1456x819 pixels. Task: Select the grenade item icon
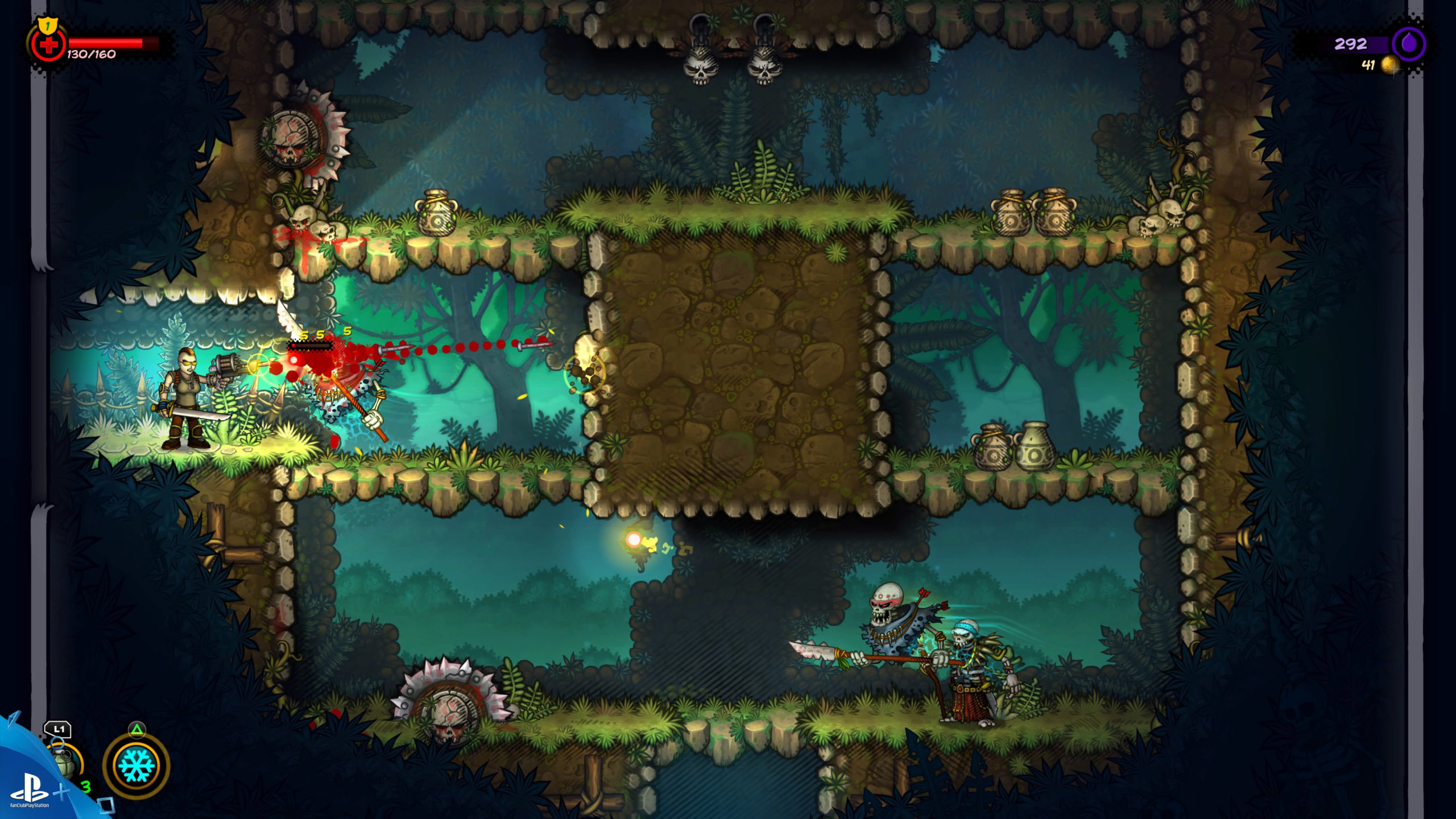[x=67, y=762]
